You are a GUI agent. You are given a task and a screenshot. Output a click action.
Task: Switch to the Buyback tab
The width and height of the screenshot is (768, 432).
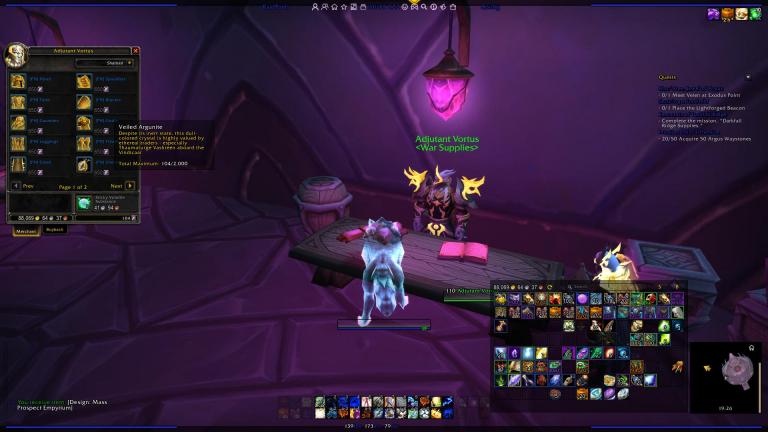tap(54, 229)
